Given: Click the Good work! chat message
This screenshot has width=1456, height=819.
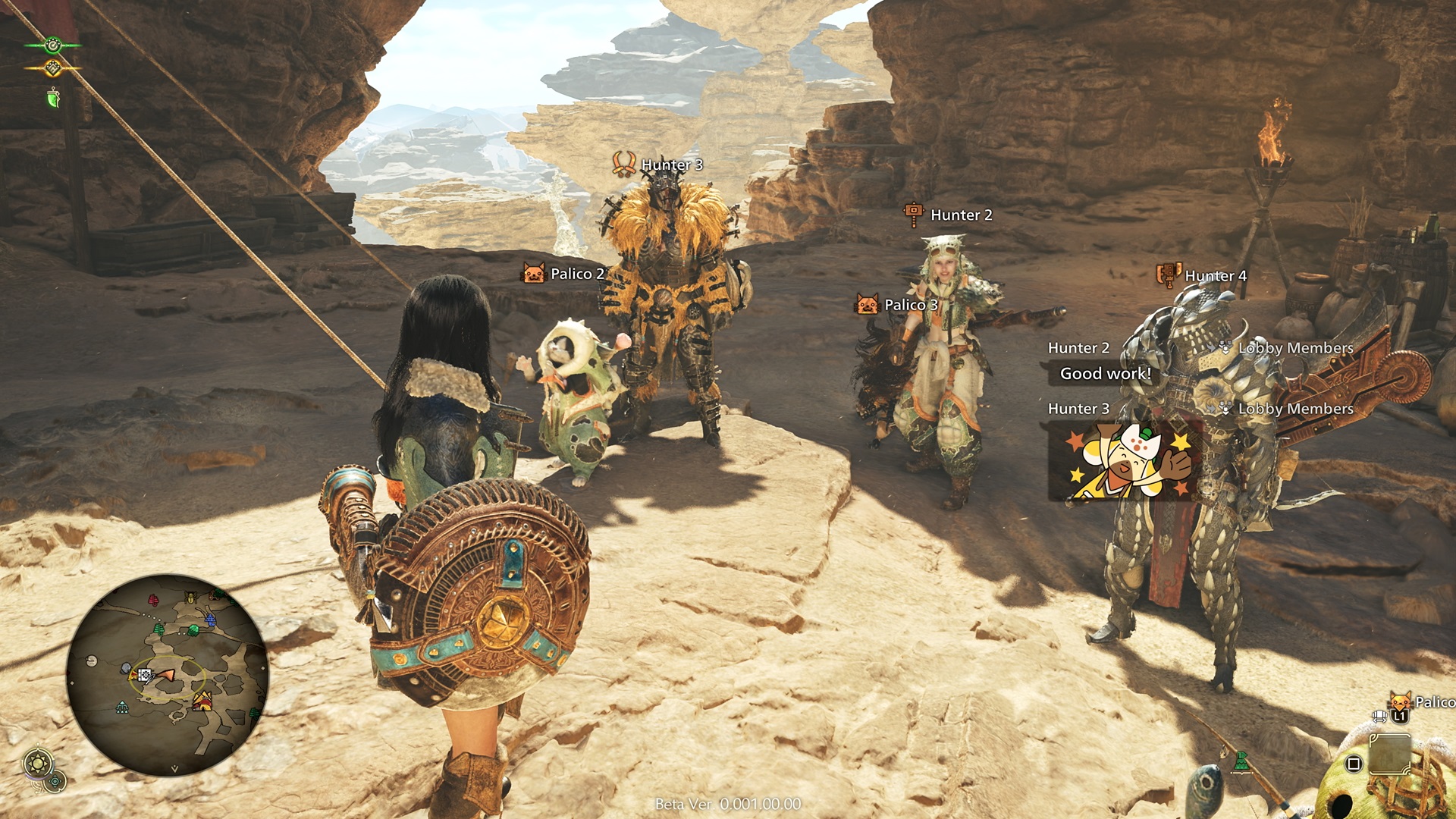Looking at the screenshot, I should 1105,373.
